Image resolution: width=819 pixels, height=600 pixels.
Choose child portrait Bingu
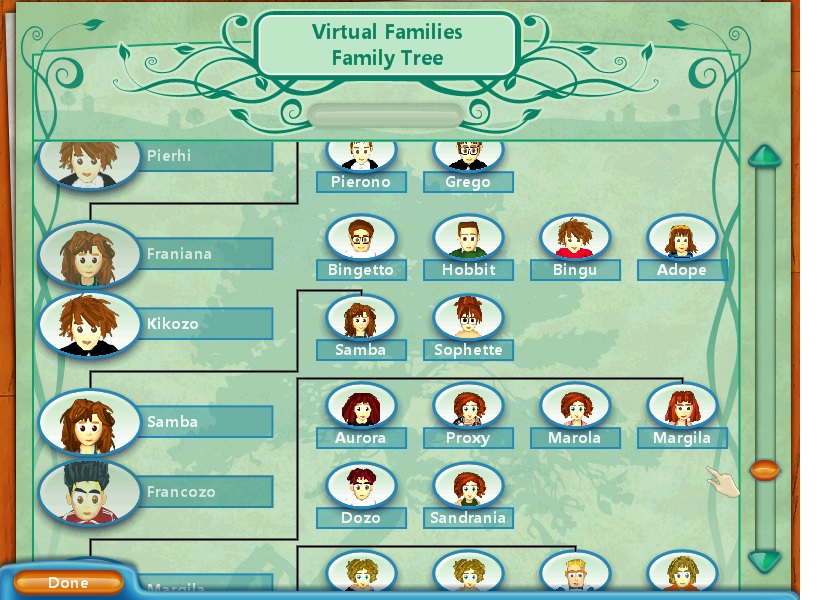[575, 240]
